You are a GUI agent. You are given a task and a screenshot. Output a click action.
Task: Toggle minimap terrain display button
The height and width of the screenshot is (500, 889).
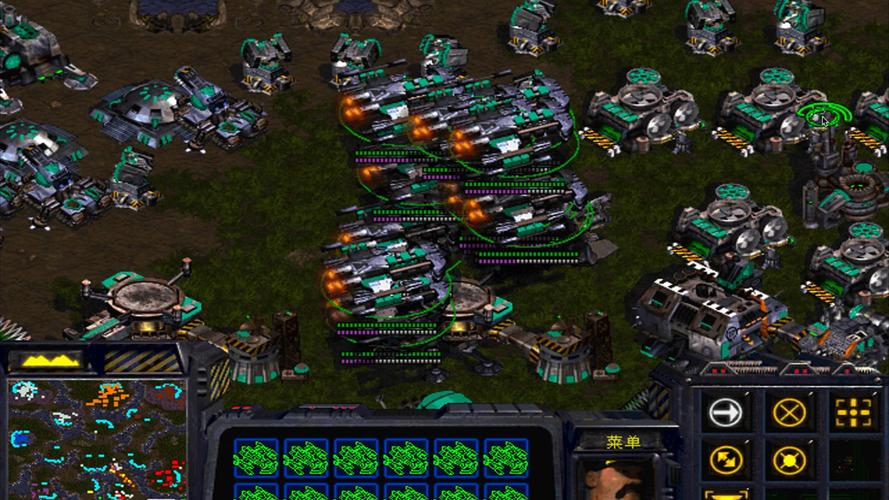point(52,359)
